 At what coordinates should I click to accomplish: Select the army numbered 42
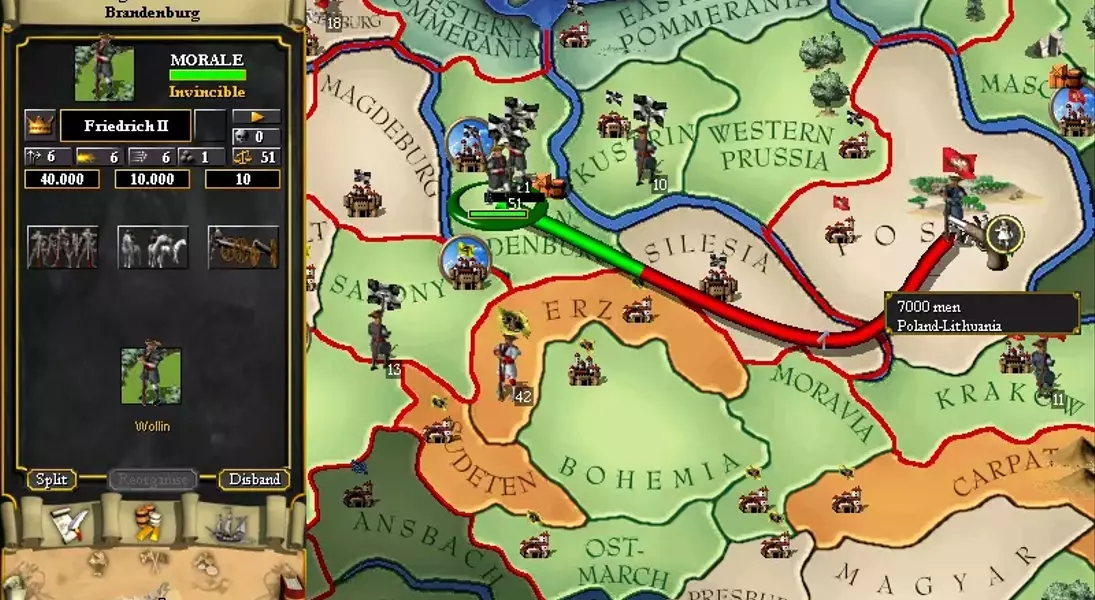(x=508, y=370)
